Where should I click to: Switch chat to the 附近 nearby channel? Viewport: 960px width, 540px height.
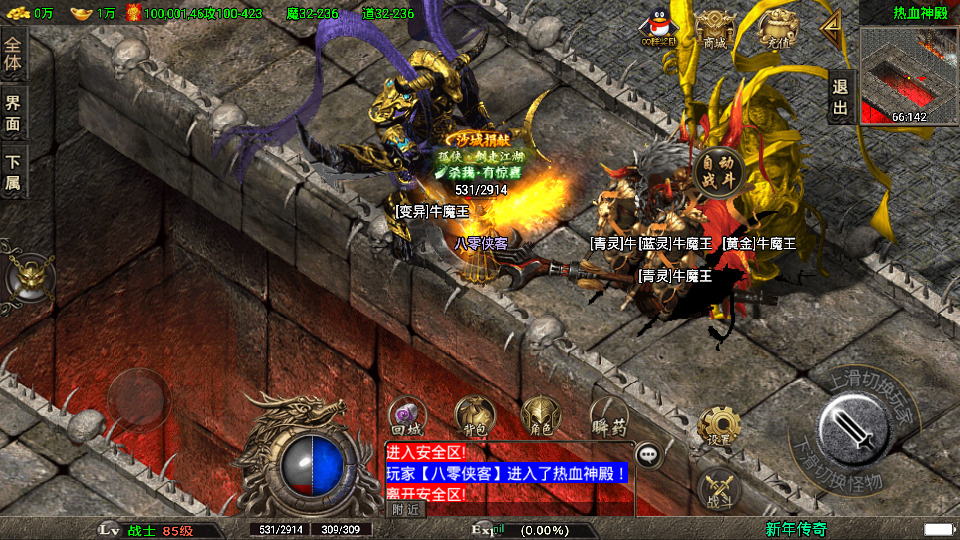click(406, 509)
